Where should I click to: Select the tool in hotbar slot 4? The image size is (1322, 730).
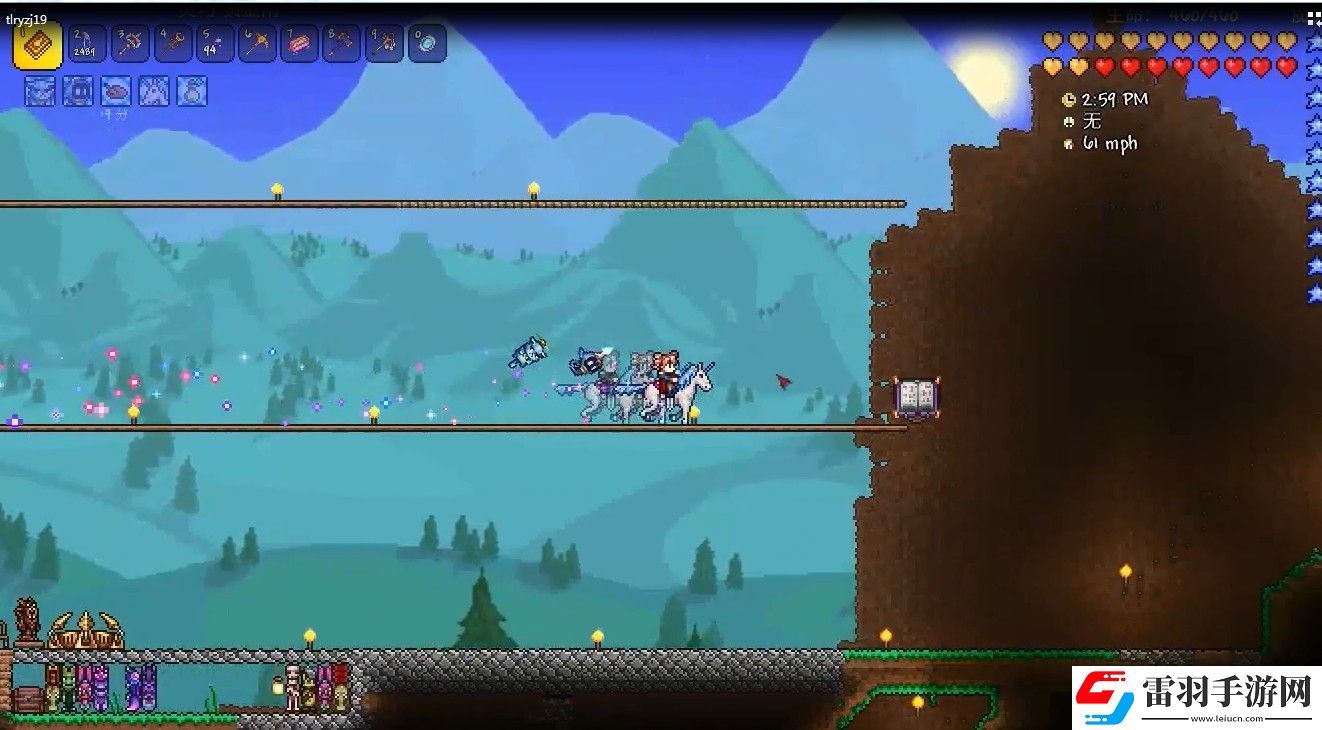tap(173, 44)
